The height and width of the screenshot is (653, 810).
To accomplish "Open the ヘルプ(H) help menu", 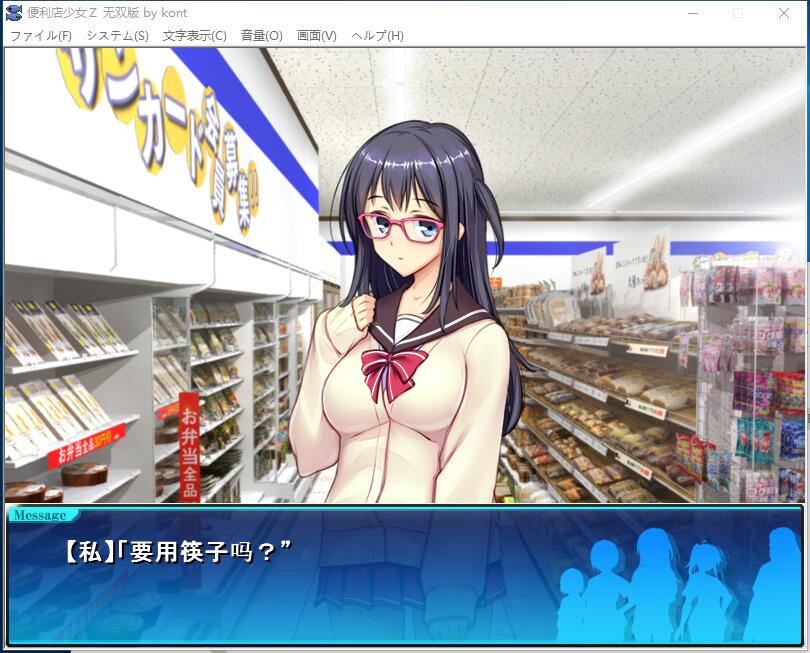I will pos(378,36).
